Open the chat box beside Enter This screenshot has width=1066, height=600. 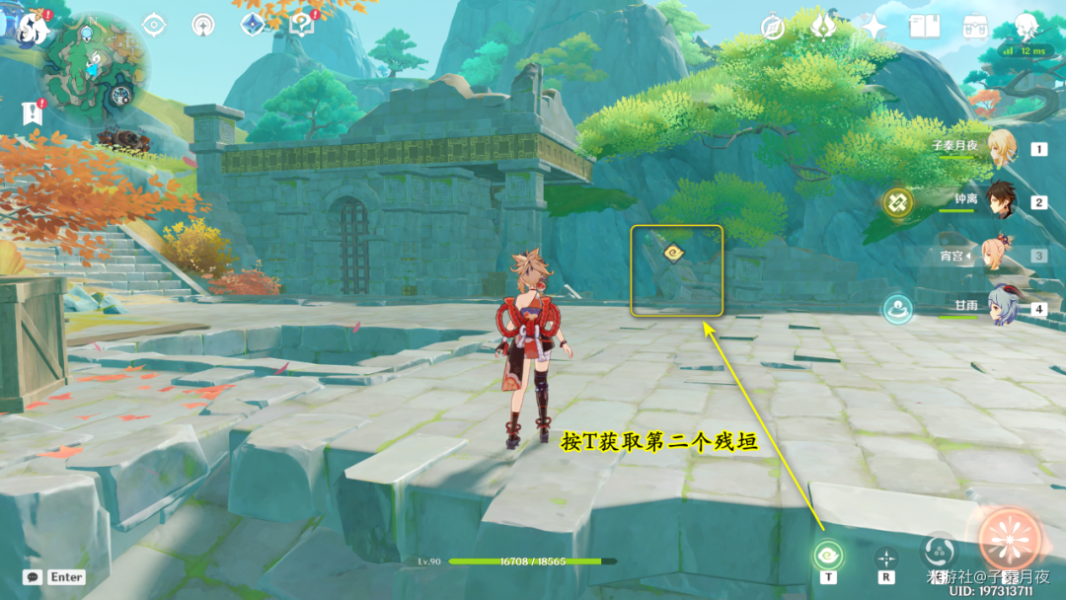click(x=33, y=577)
